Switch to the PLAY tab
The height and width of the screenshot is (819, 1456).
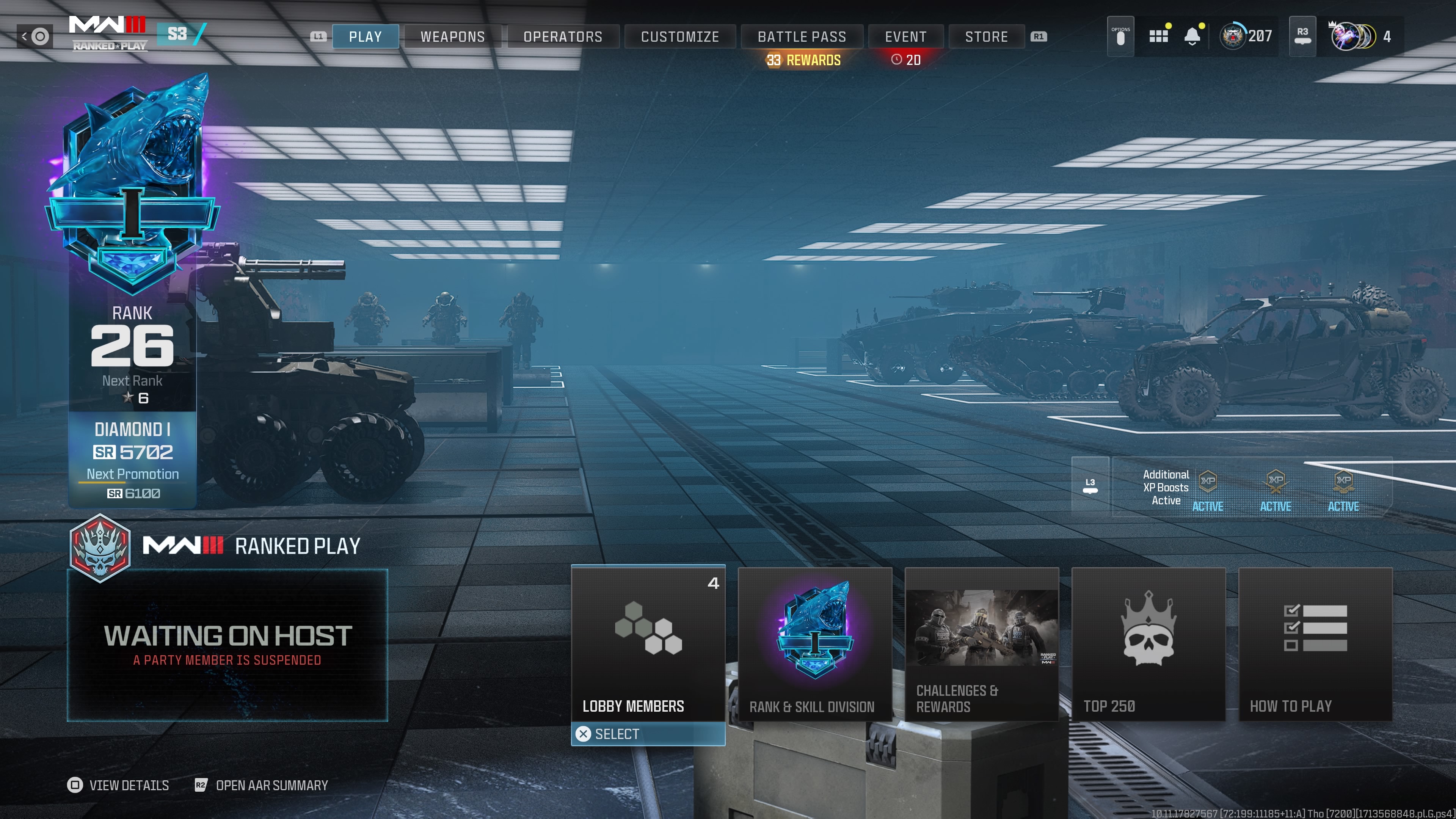[x=365, y=37]
